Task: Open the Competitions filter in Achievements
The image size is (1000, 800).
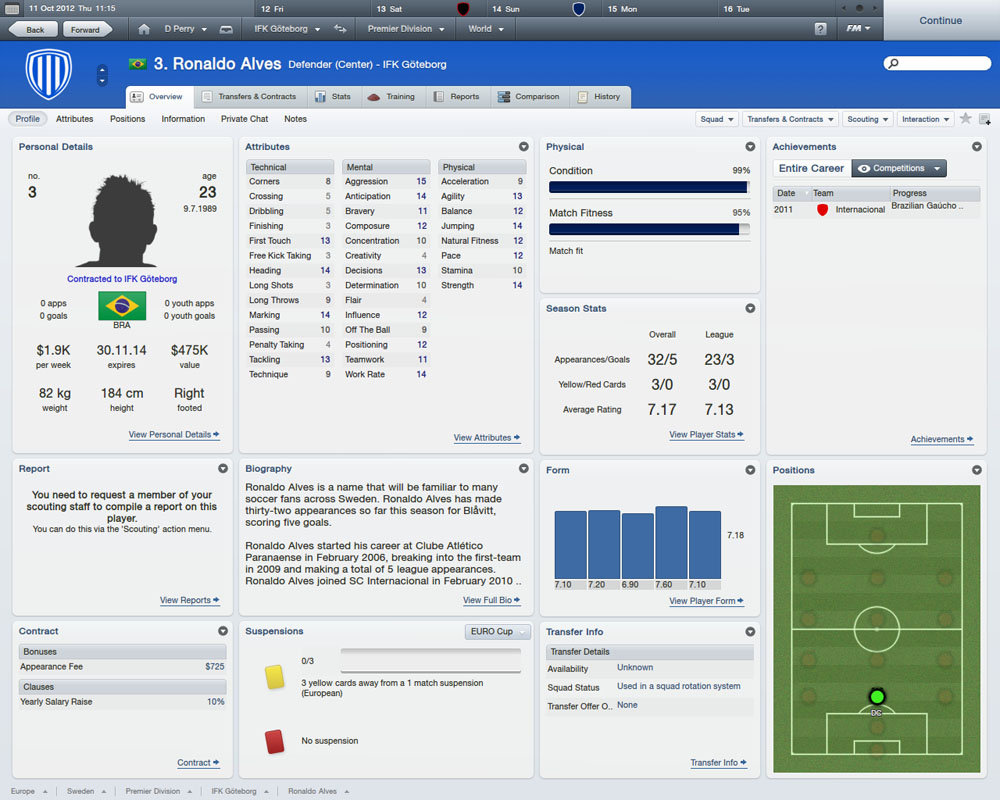Action: click(899, 168)
